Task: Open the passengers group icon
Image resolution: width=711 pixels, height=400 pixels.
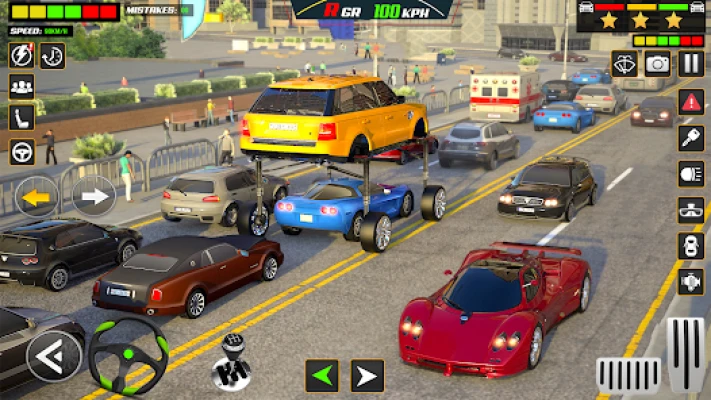Action: click(21, 87)
